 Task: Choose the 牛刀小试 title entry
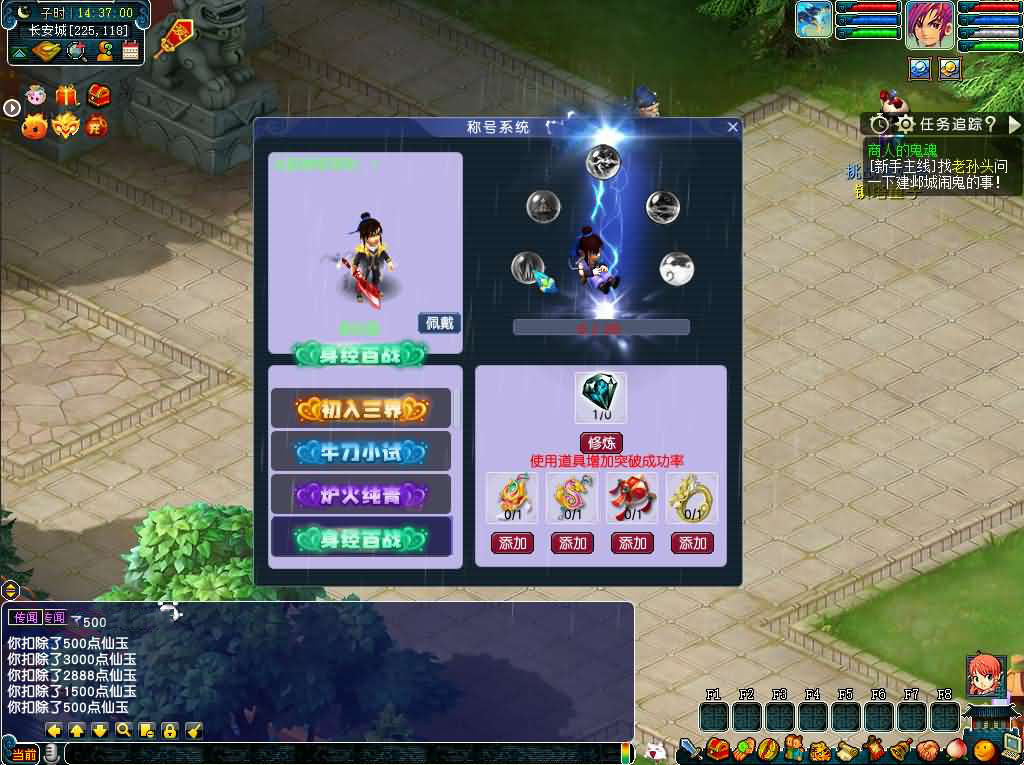pyautogui.click(x=361, y=452)
